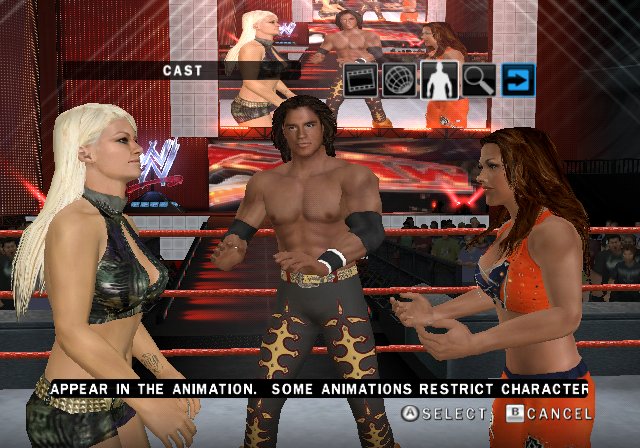640x448 pixels.
Task: Open the magnifying glass preview tool
Action: 480,79
